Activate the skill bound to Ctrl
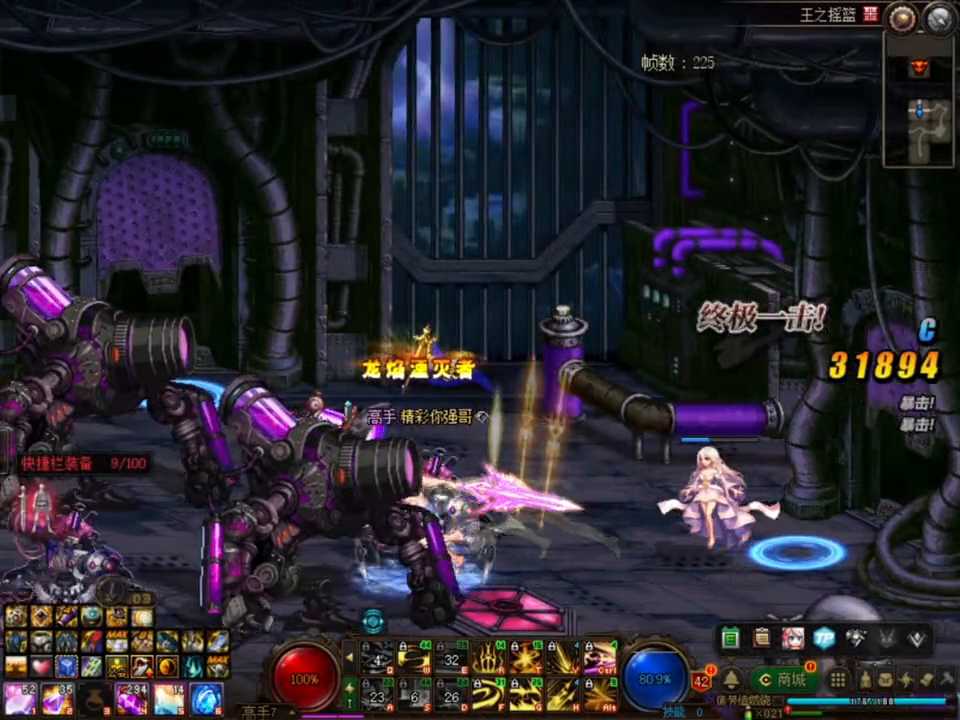This screenshot has height=720, width=960. click(600, 658)
